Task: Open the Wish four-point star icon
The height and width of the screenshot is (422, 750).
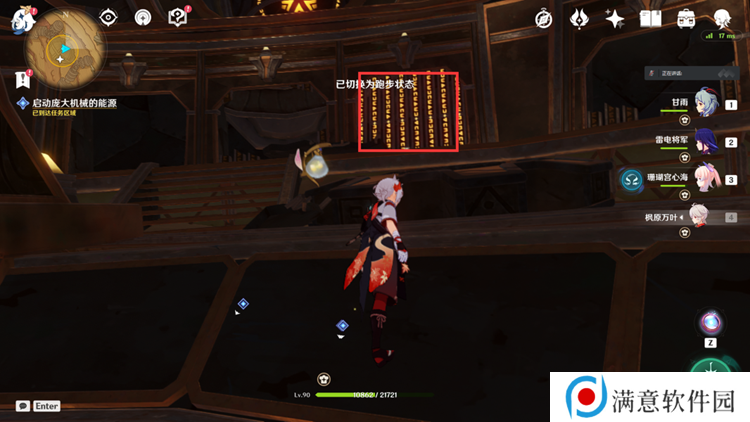Action: point(615,19)
